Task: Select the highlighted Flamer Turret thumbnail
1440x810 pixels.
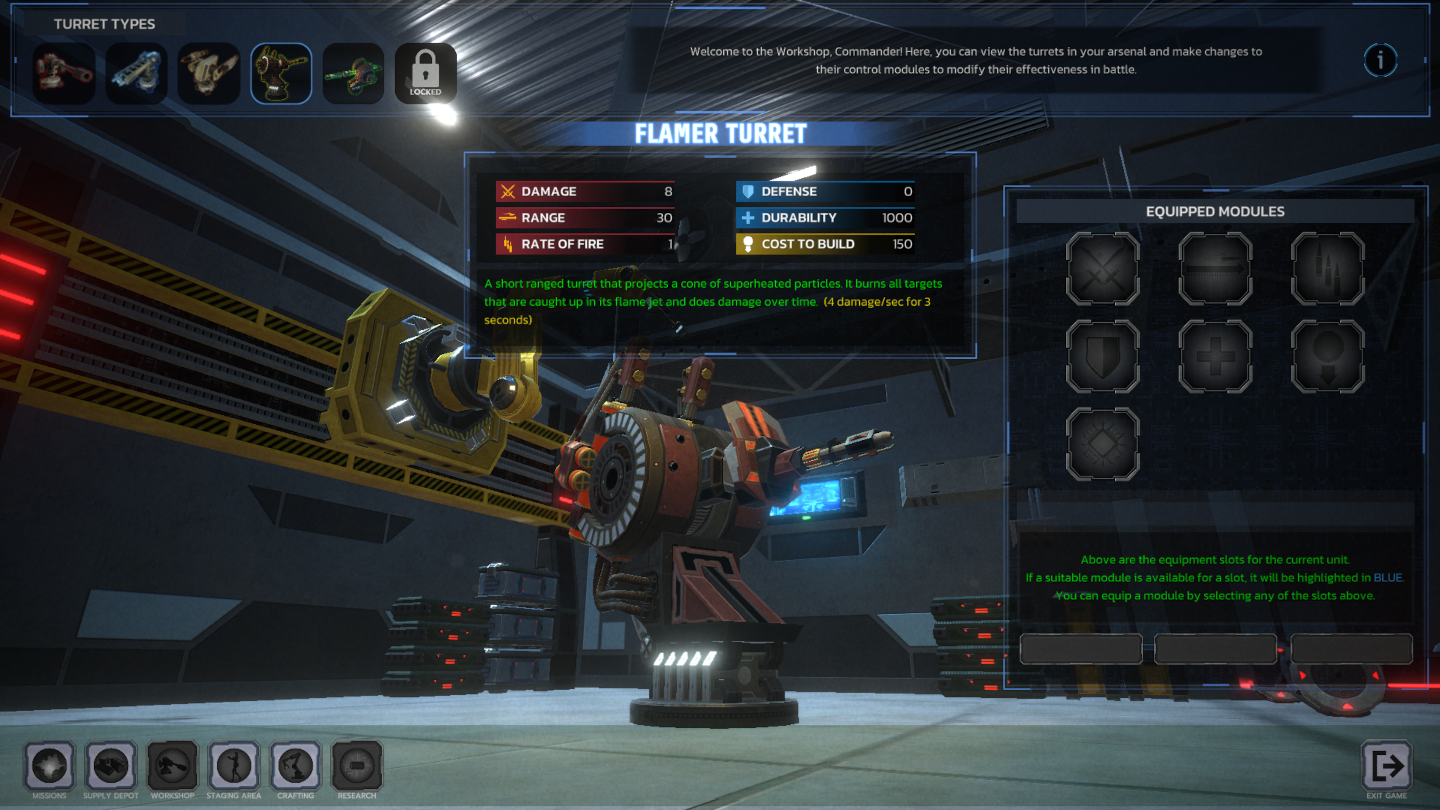Action: pyautogui.click(x=281, y=73)
